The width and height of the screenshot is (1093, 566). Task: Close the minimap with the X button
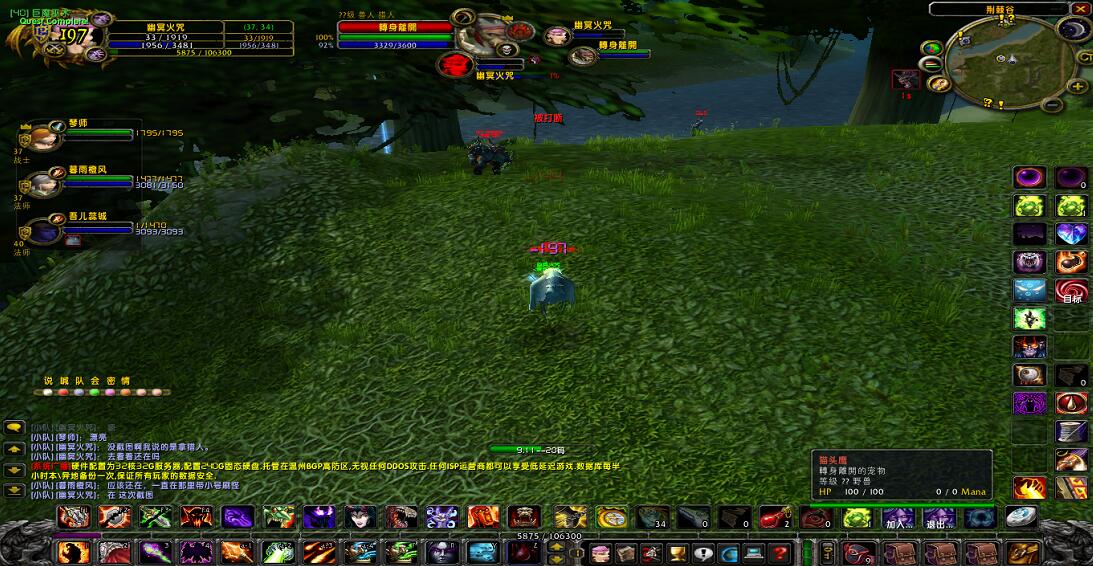click(x=1083, y=9)
